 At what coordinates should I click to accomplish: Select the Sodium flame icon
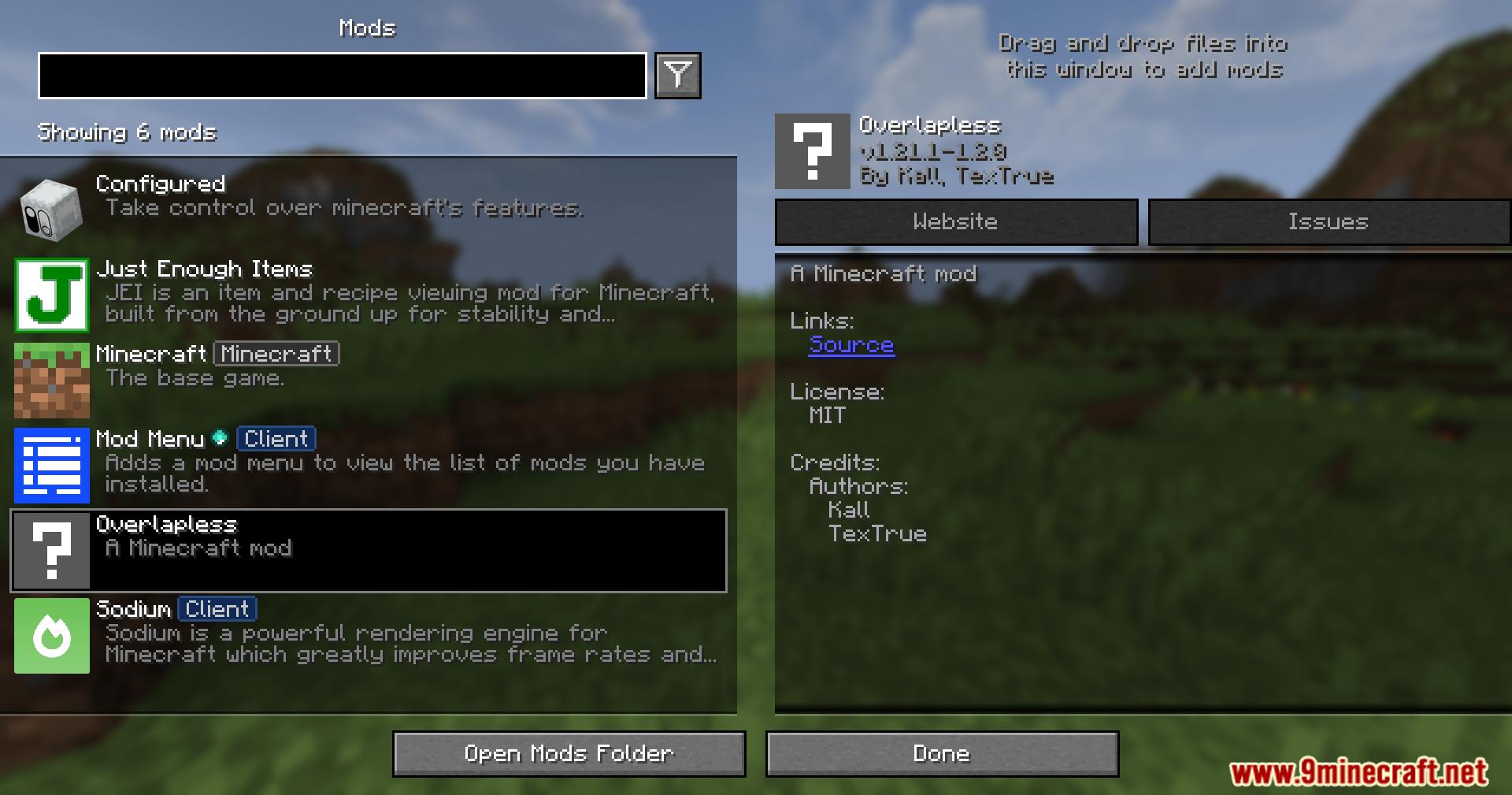[50, 635]
